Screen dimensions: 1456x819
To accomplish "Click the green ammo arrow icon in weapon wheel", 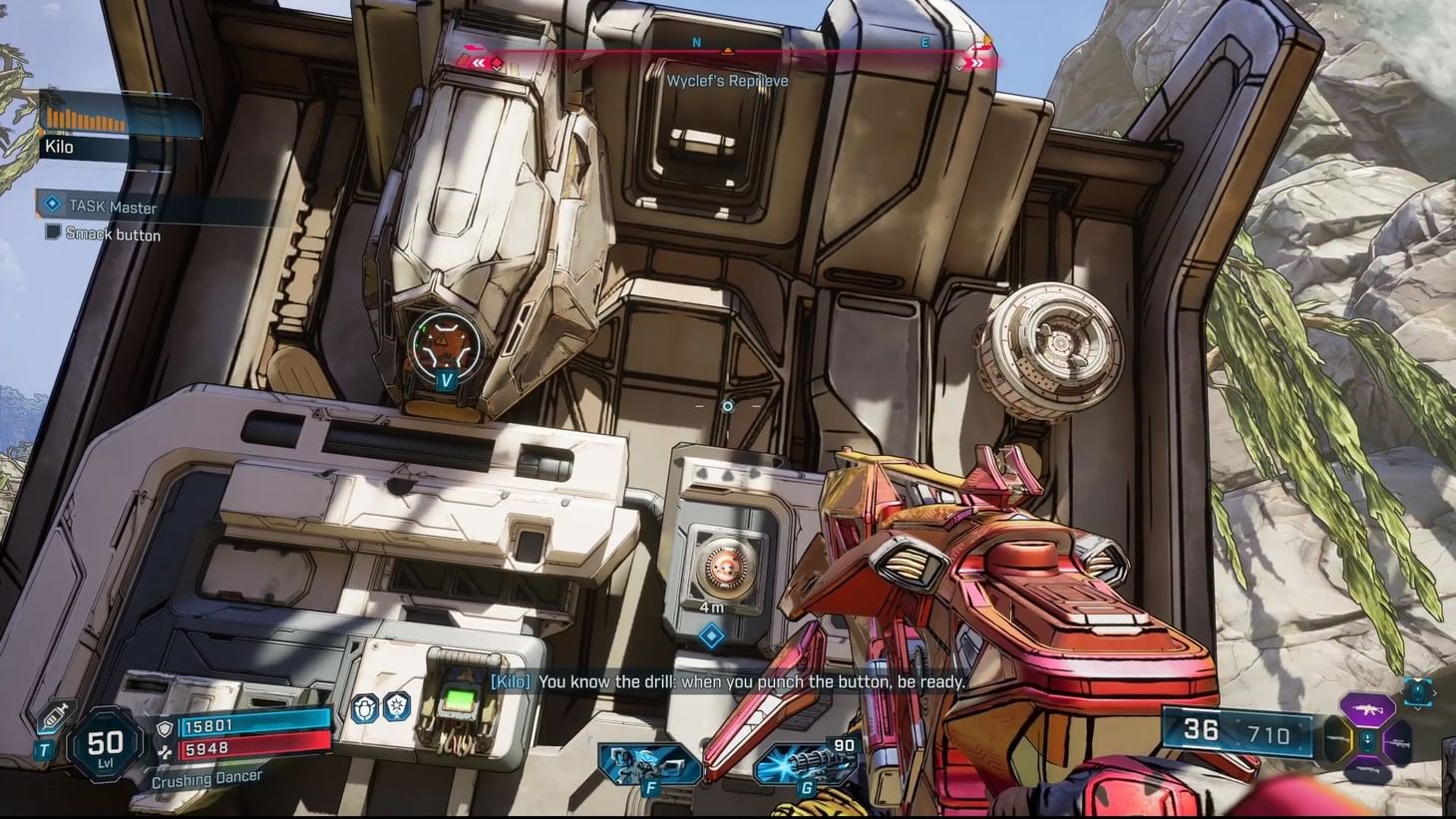I will point(1367,739).
